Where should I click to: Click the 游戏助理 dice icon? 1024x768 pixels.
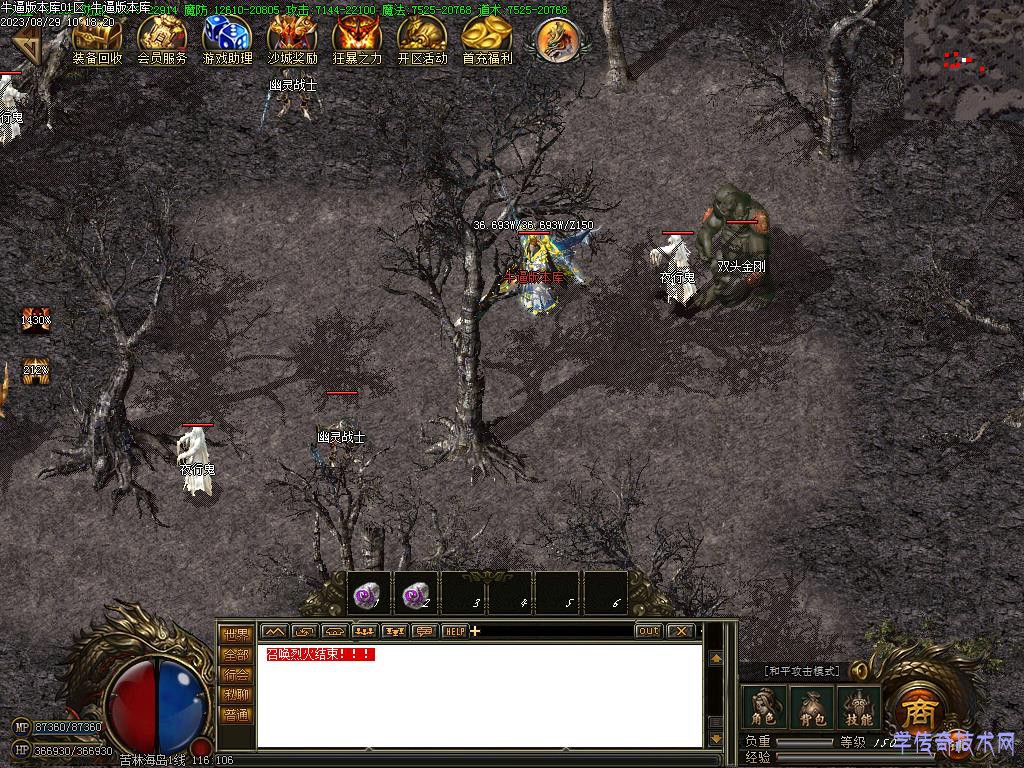[227, 38]
